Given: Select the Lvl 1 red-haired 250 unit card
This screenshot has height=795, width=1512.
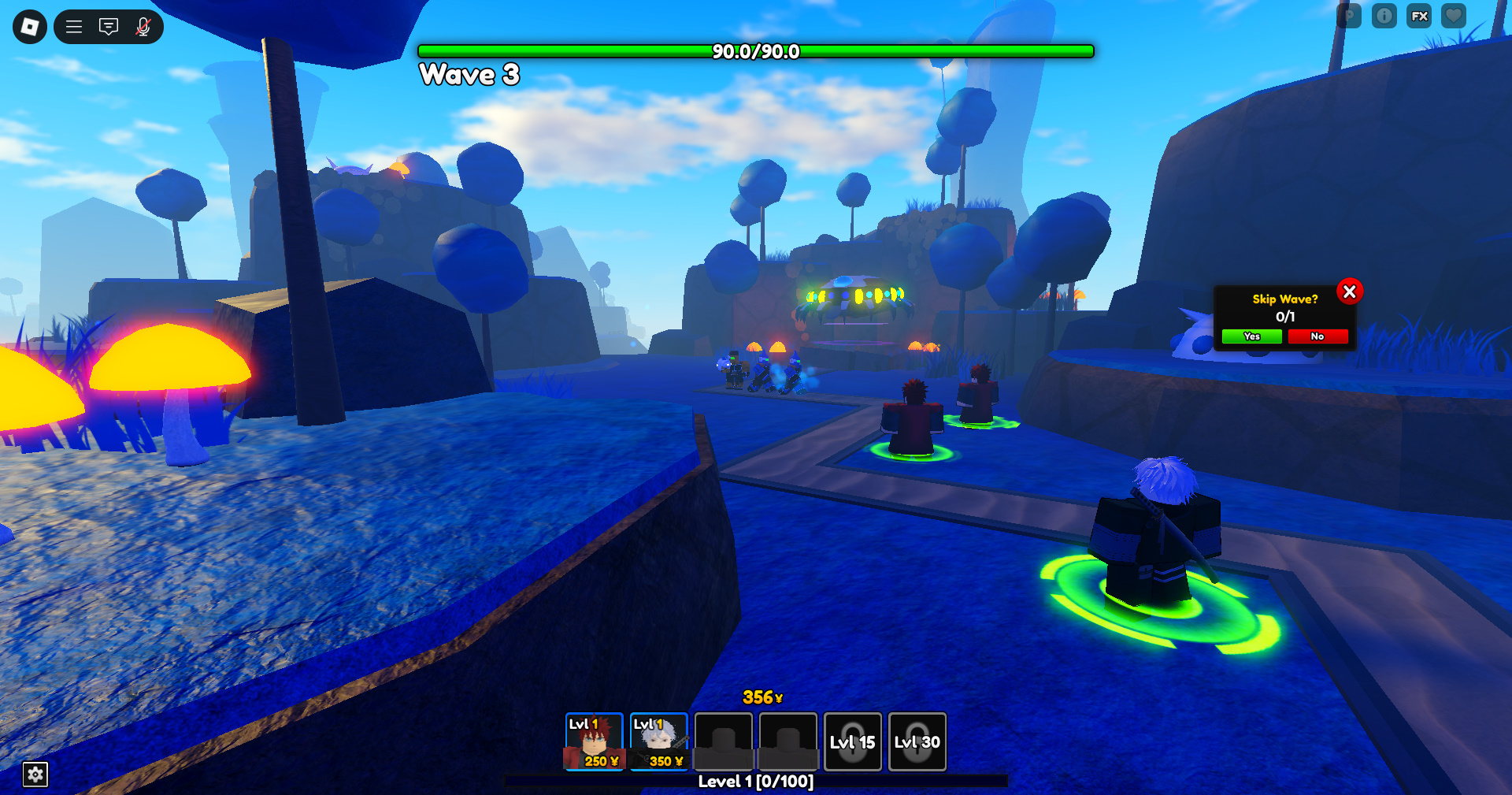Looking at the screenshot, I should tap(595, 741).
